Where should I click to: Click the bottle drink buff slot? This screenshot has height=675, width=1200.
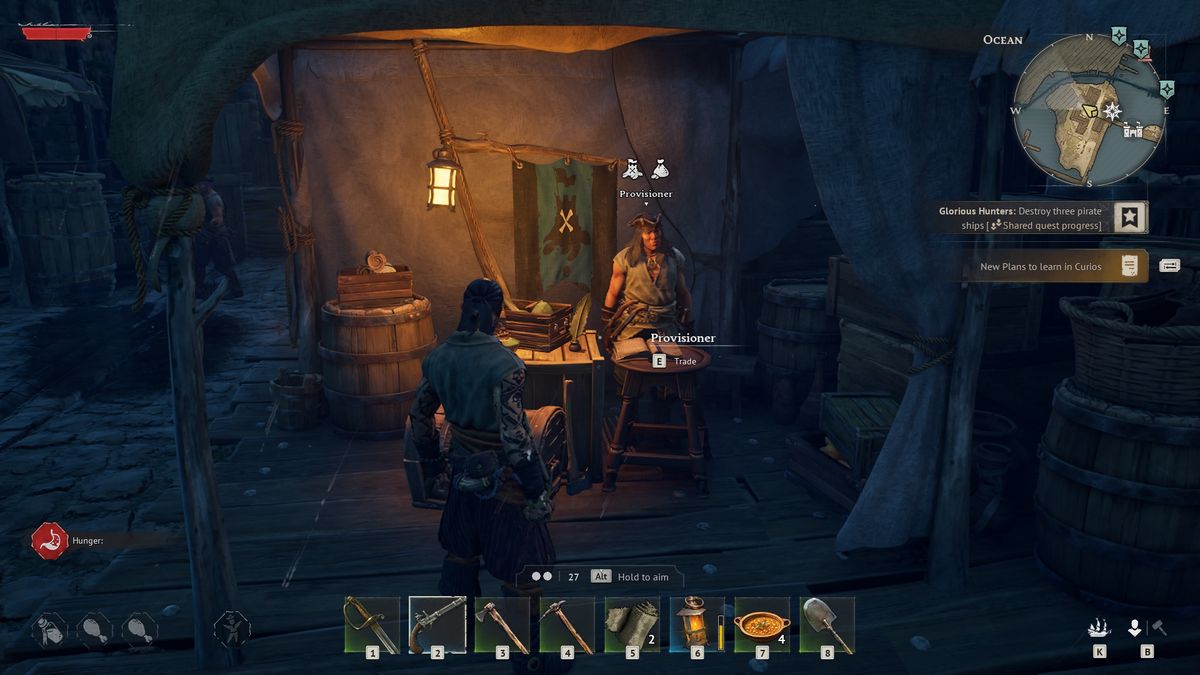50,629
